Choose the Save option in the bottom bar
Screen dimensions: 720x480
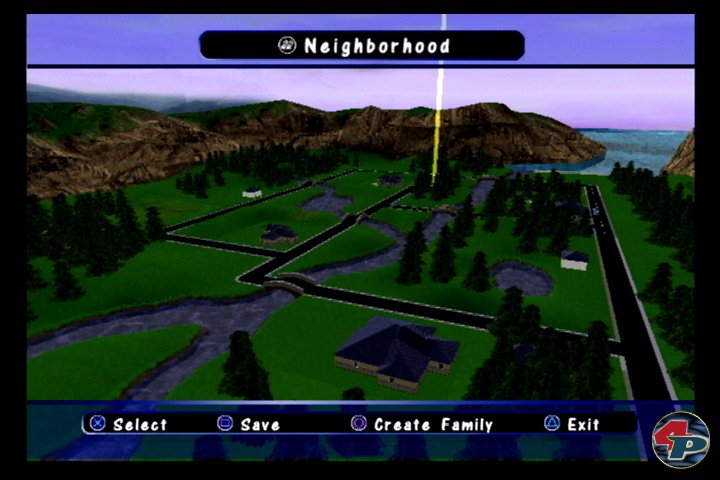point(249,424)
